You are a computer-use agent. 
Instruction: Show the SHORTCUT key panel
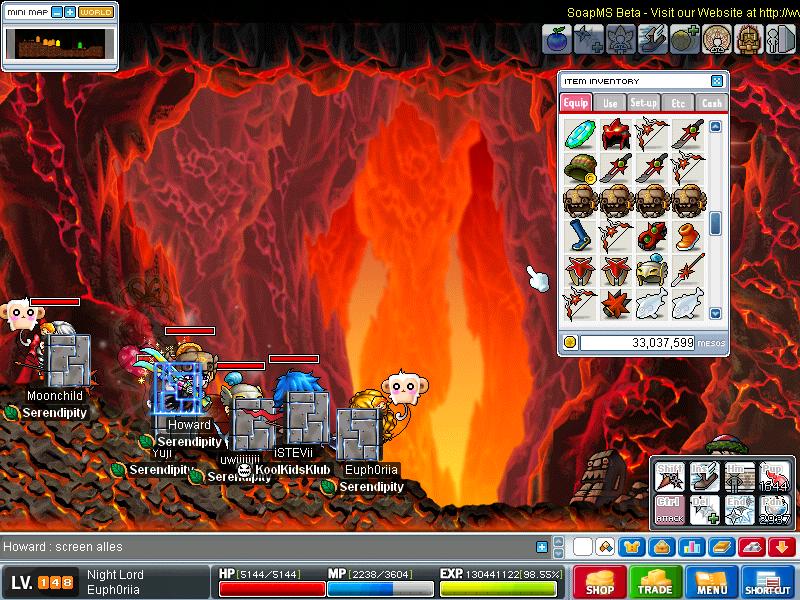[769, 582]
